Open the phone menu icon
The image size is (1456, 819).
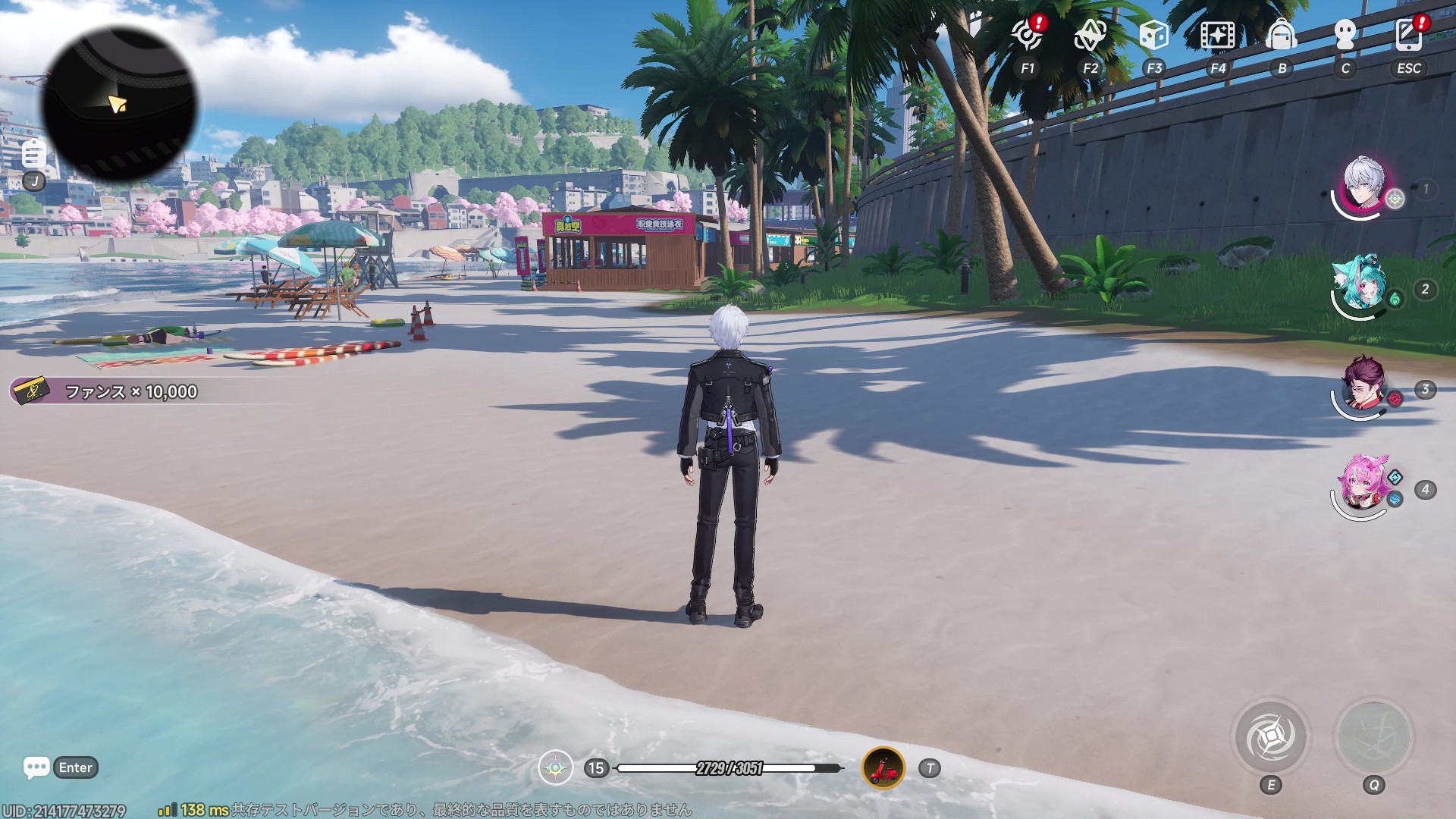tap(1408, 36)
